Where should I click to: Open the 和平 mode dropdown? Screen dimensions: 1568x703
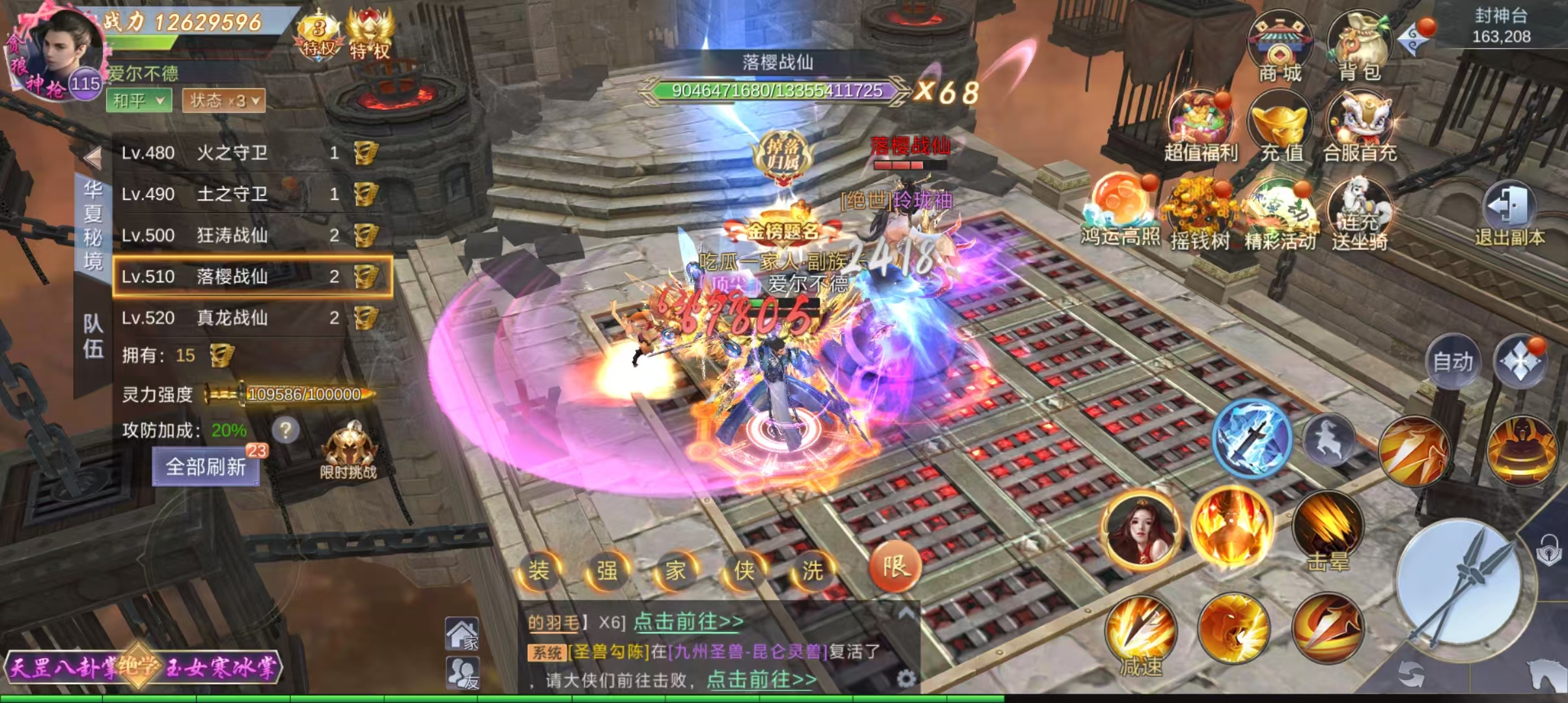tap(139, 100)
